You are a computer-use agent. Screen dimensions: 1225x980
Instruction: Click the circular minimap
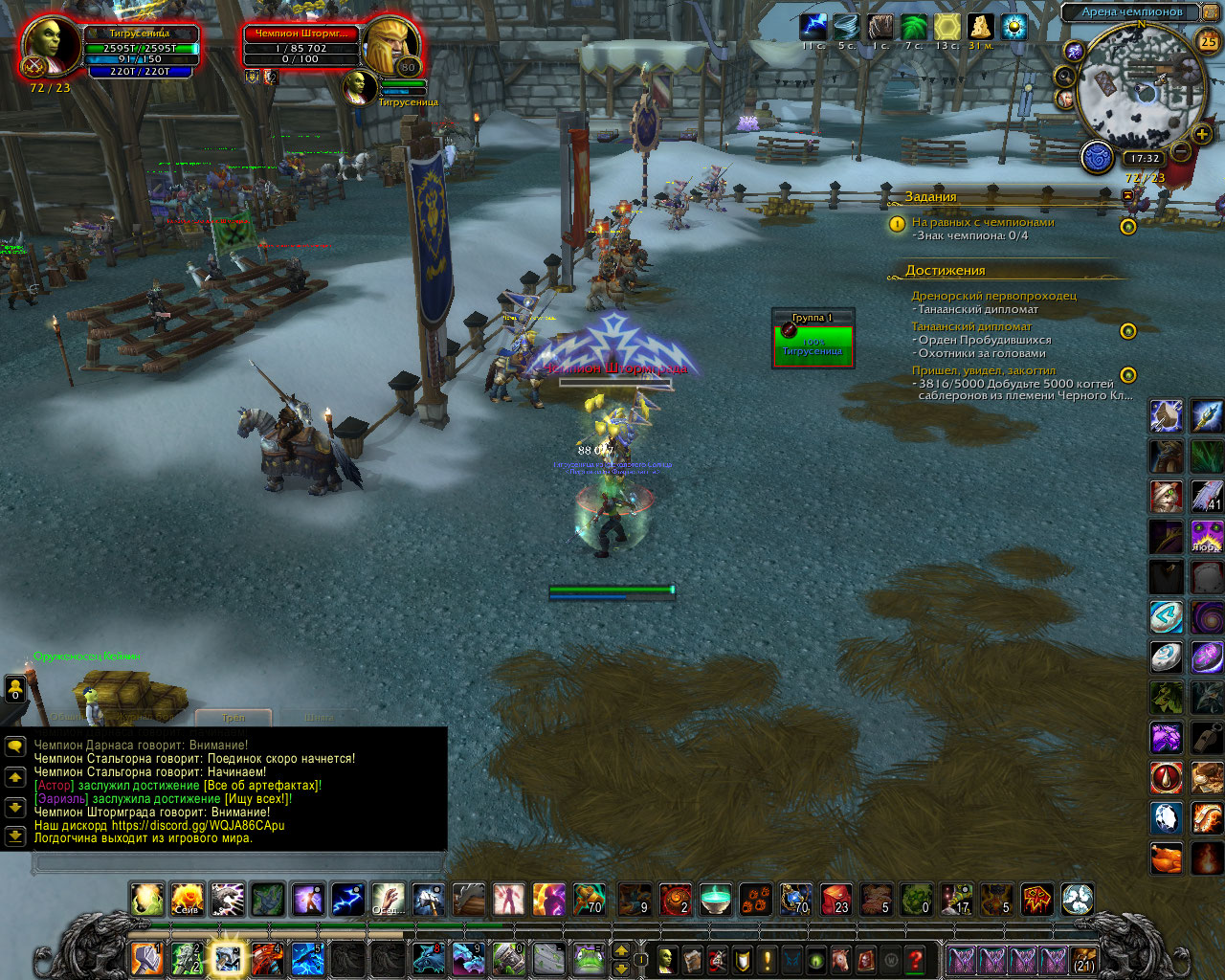tap(1139, 91)
